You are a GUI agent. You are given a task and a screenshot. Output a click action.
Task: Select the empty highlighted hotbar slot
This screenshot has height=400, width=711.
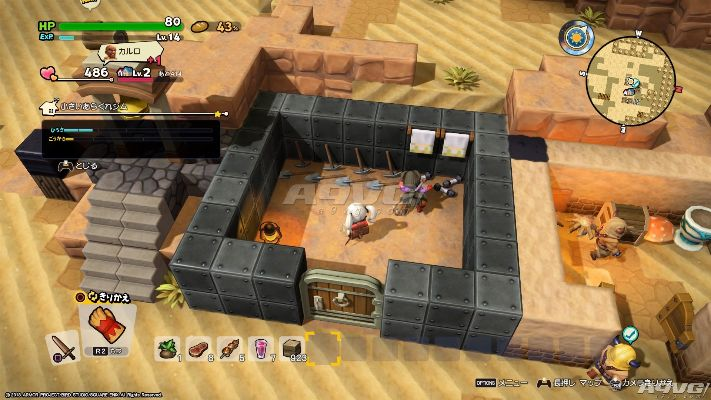point(322,347)
